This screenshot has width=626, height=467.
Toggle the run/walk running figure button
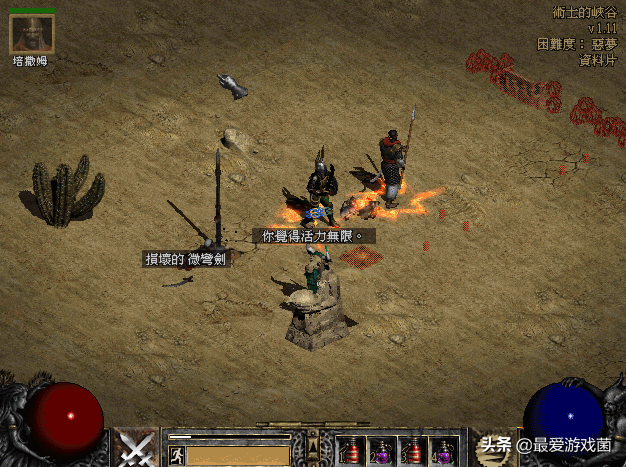click(177, 455)
